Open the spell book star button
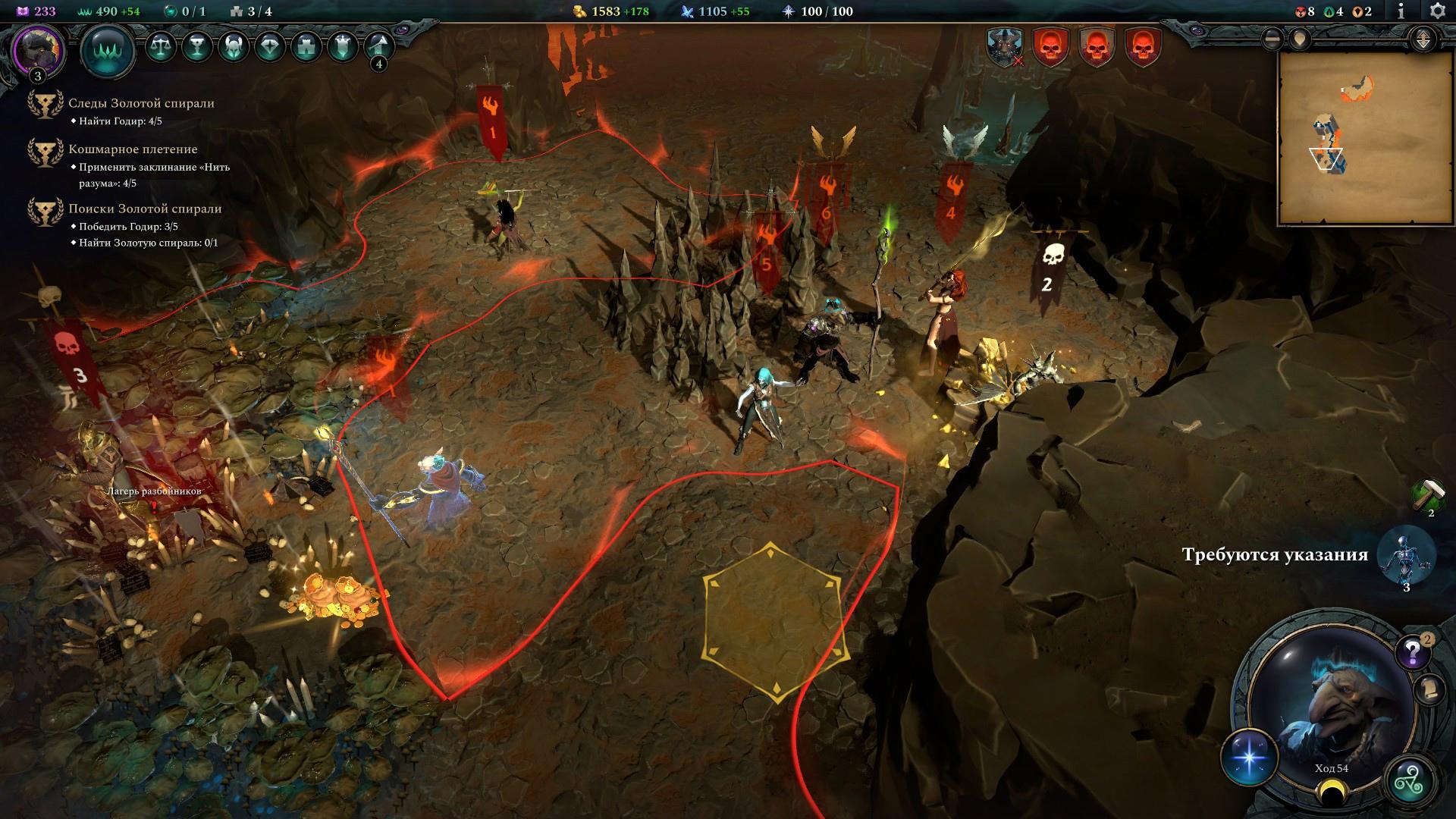Image resolution: width=1456 pixels, height=819 pixels. pyautogui.click(x=1249, y=758)
